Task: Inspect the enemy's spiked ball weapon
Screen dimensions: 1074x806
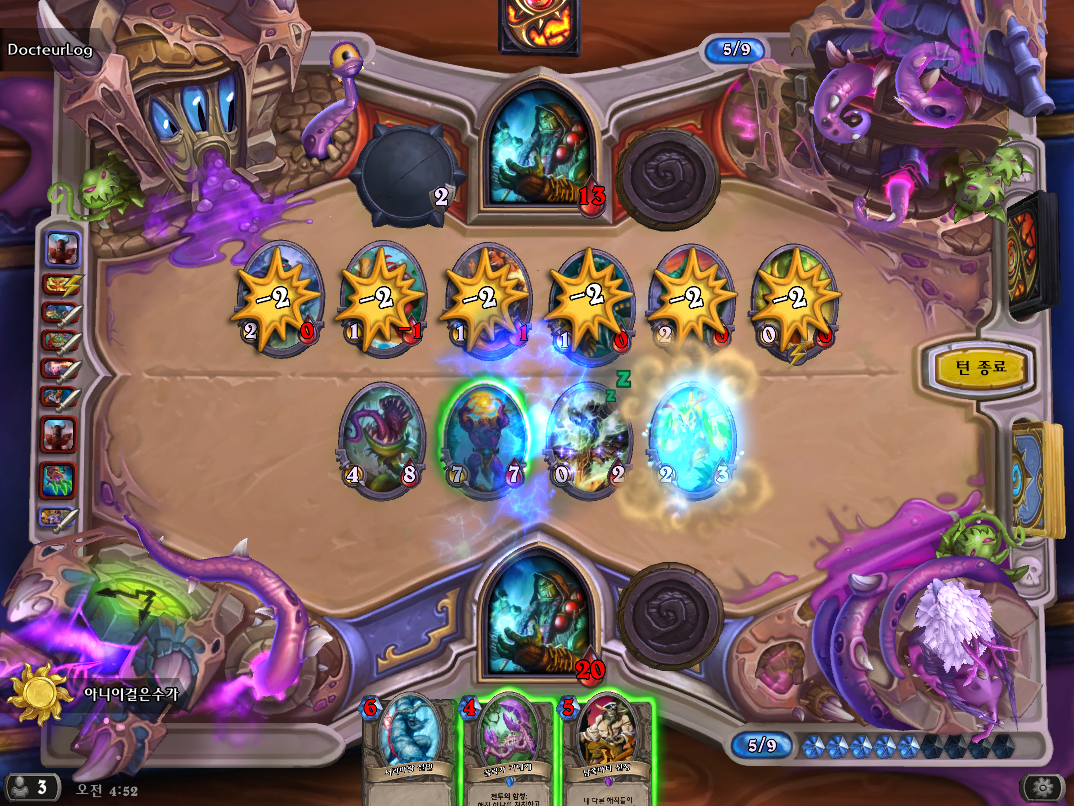Action: point(402,180)
